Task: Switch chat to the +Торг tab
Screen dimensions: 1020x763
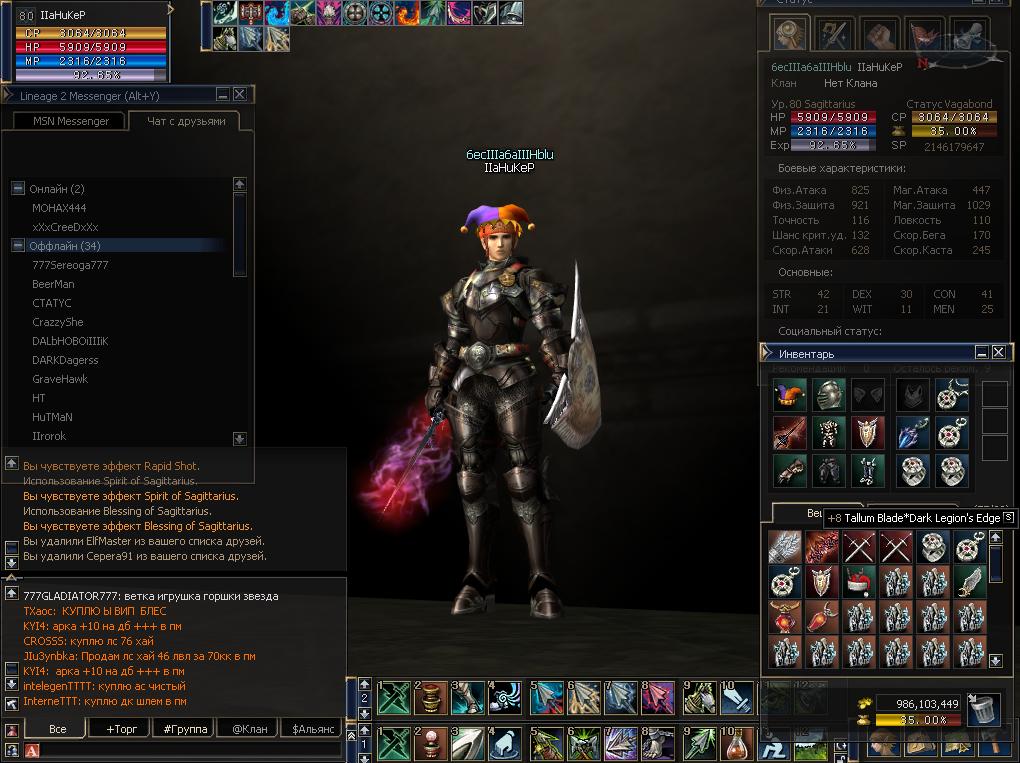Action: click(x=121, y=729)
